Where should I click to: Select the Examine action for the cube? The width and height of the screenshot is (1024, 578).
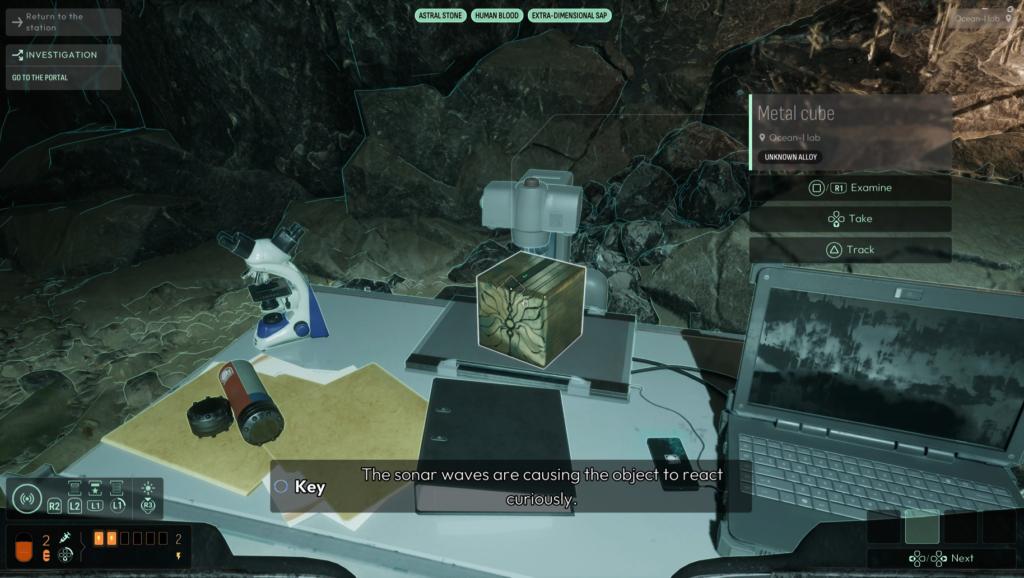click(x=850, y=188)
